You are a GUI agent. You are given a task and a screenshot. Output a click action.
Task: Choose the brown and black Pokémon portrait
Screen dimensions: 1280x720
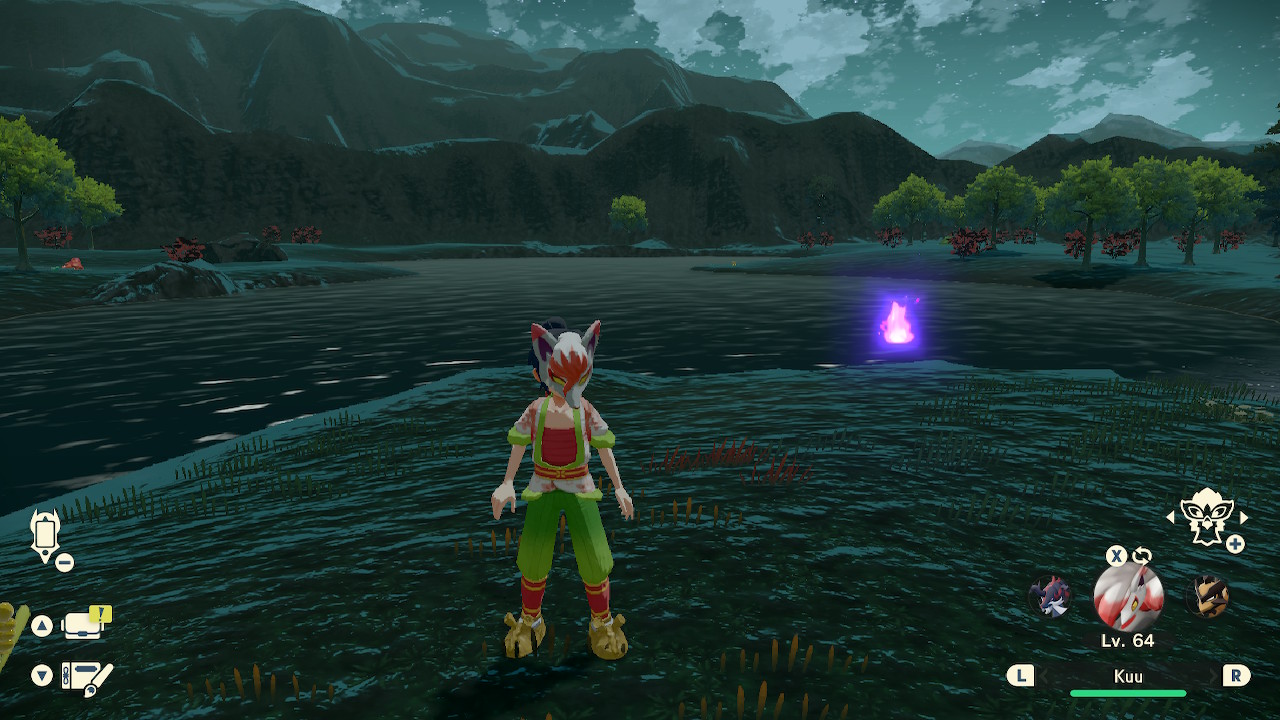[x=1207, y=597]
